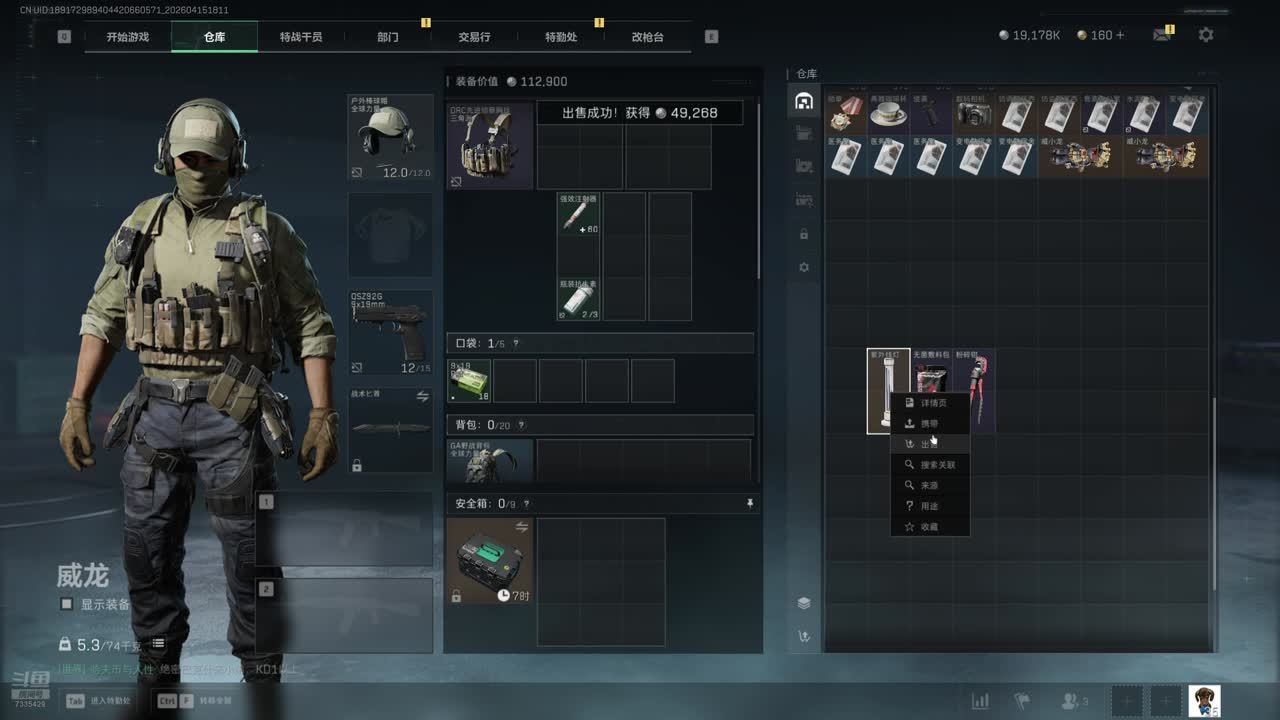Screen dimensions: 1280x720
Task: Open the settings gear in the top bar
Action: [1206, 35]
